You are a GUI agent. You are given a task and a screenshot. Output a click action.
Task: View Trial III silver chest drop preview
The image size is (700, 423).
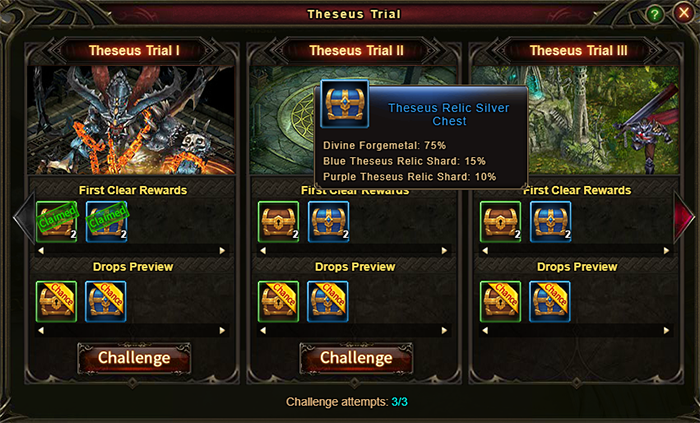click(550, 301)
